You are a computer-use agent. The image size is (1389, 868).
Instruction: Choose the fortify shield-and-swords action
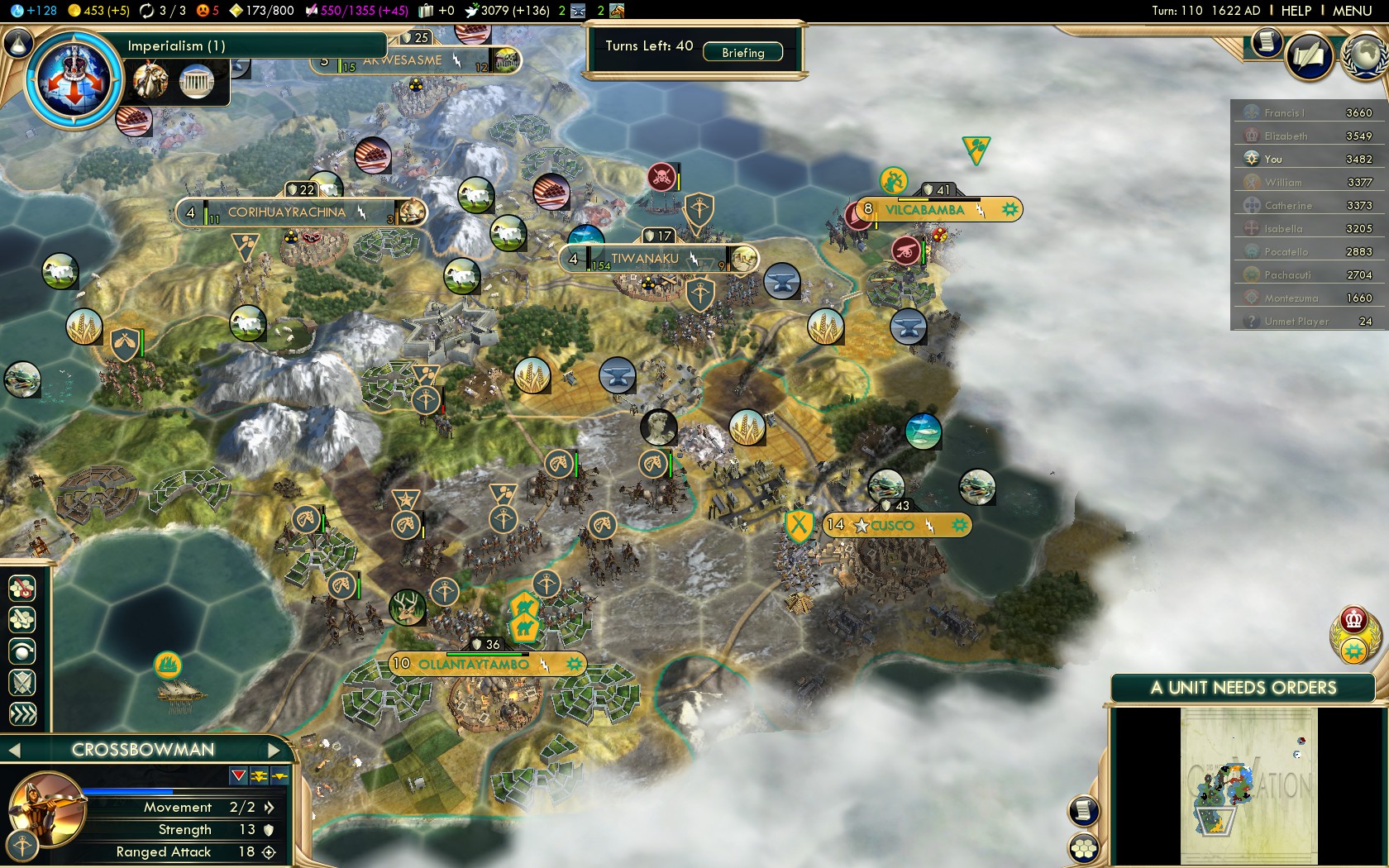pyautogui.click(x=22, y=682)
